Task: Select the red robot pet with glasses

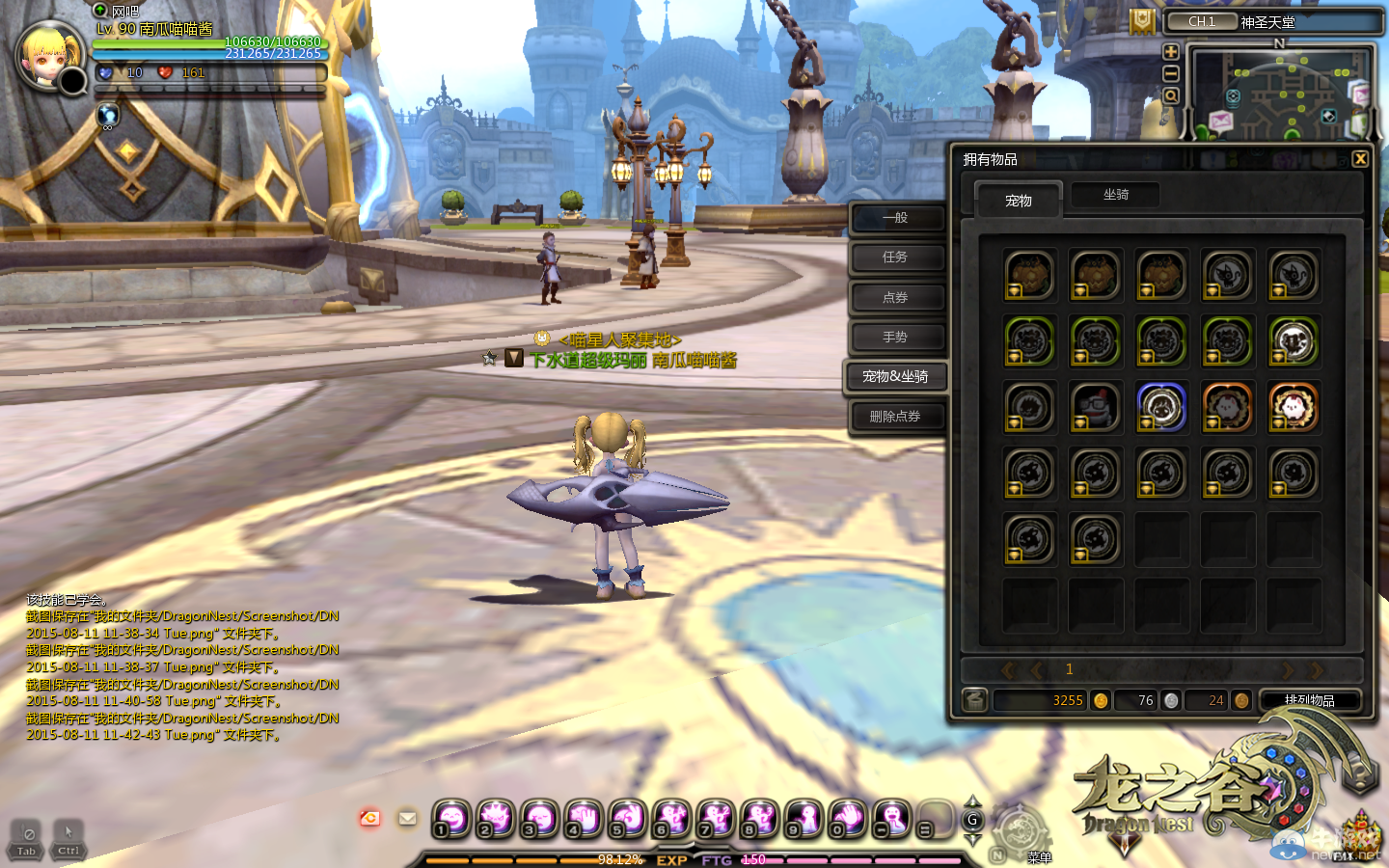Action: [1096, 407]
